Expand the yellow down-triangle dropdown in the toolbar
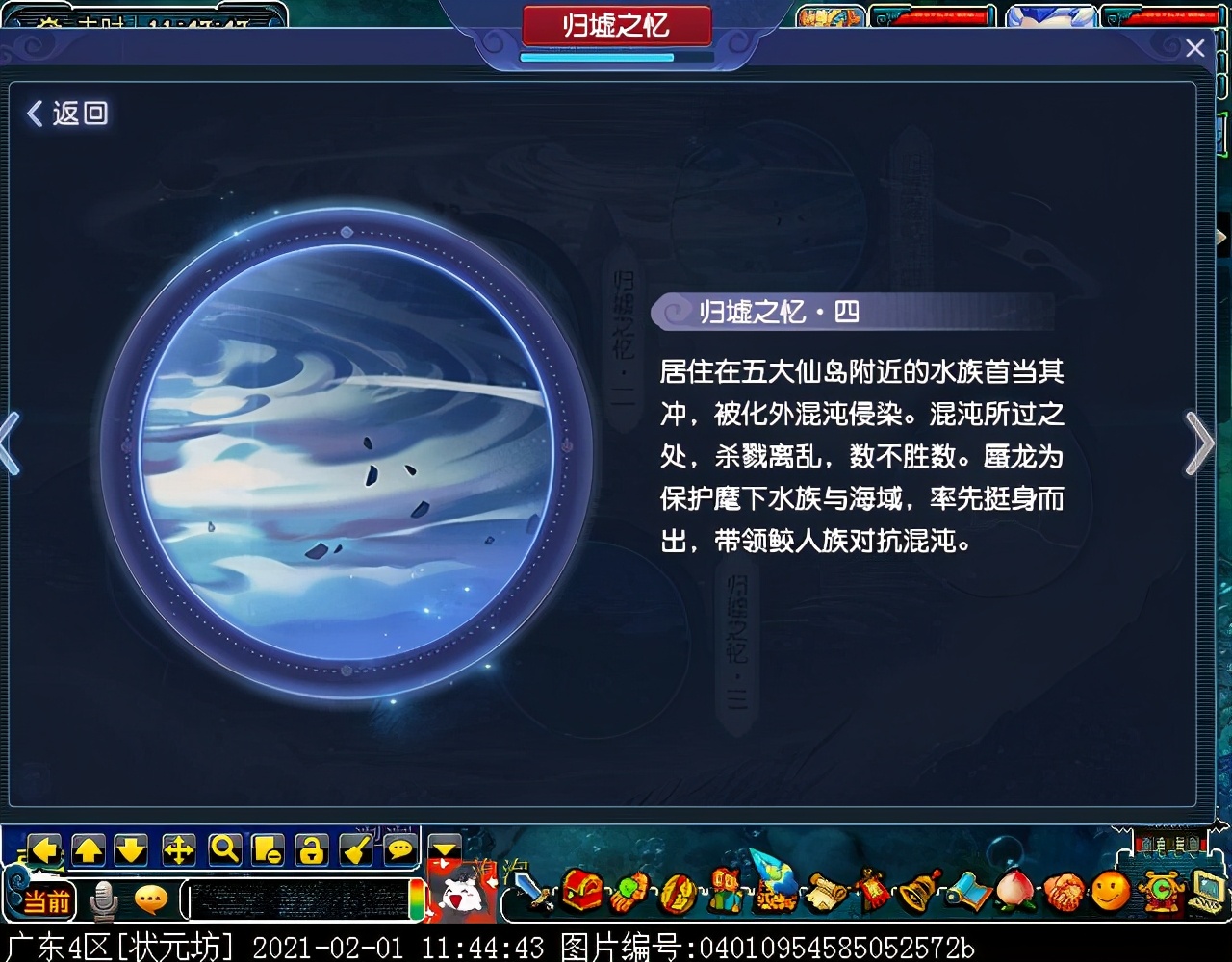The image size is (1232, 962). 445,849
